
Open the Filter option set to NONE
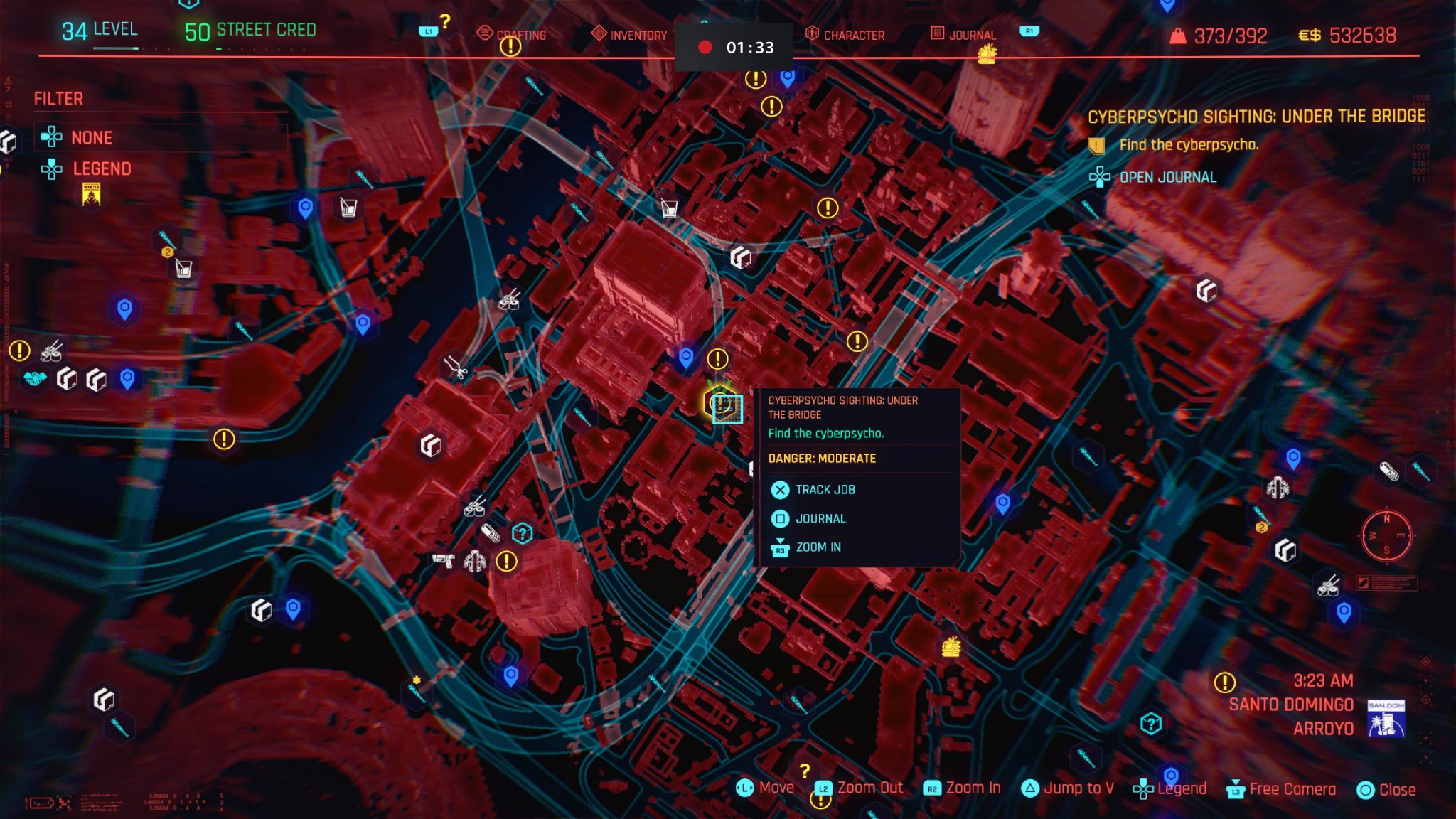(x=91, y=137)
